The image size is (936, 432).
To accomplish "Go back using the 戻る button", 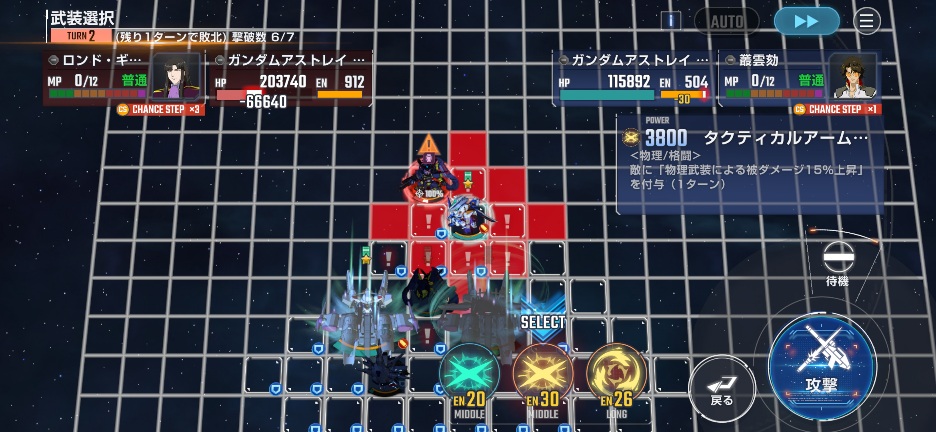I will pos(722,388).
